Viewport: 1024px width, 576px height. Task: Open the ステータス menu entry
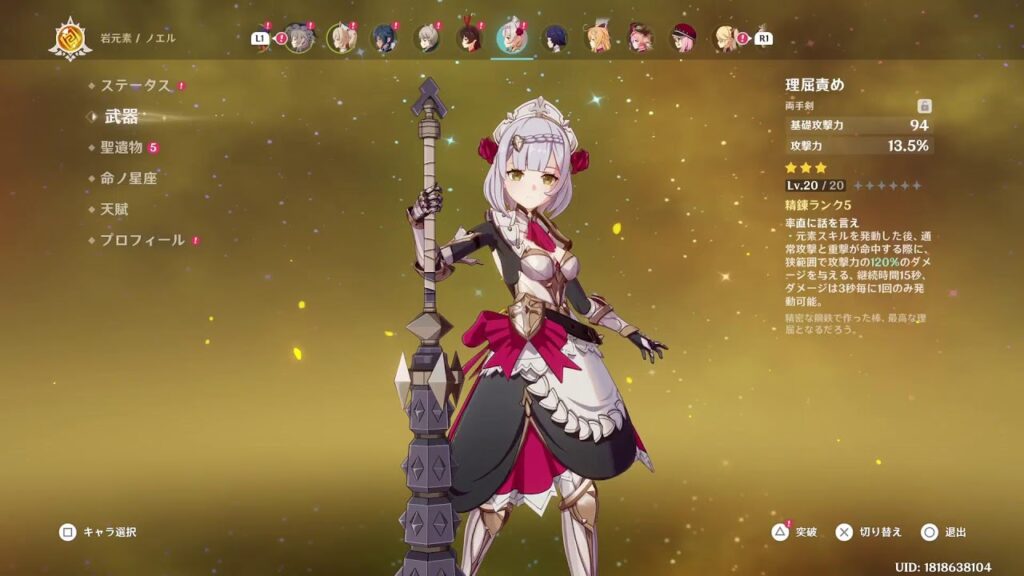tap(135, 86)
